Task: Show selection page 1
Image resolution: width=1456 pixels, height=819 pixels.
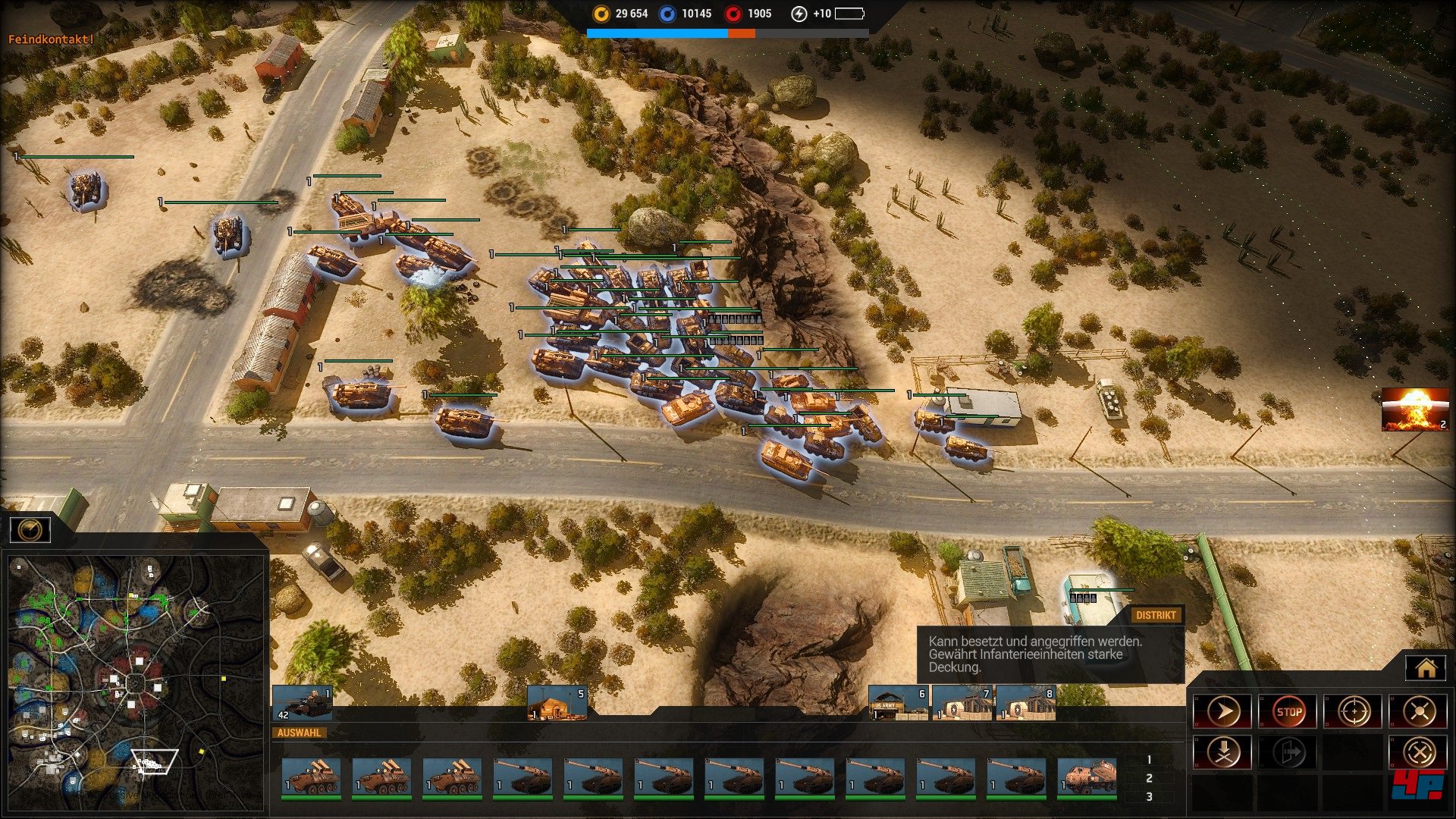Action: tap(1149, 760)
